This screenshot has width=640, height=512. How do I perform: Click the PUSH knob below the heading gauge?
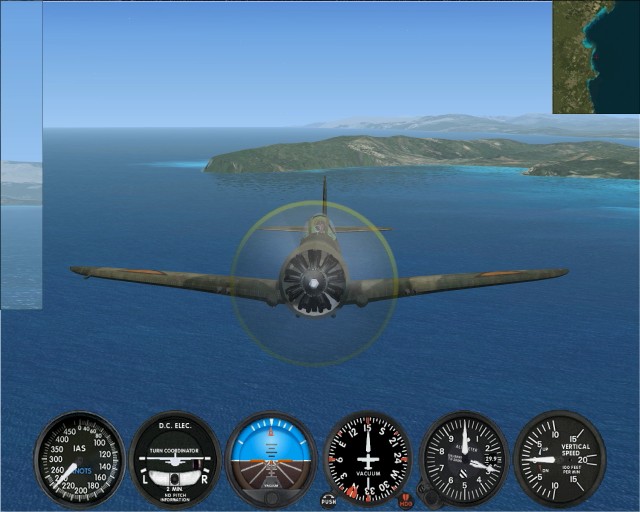(x=328, y=498)
